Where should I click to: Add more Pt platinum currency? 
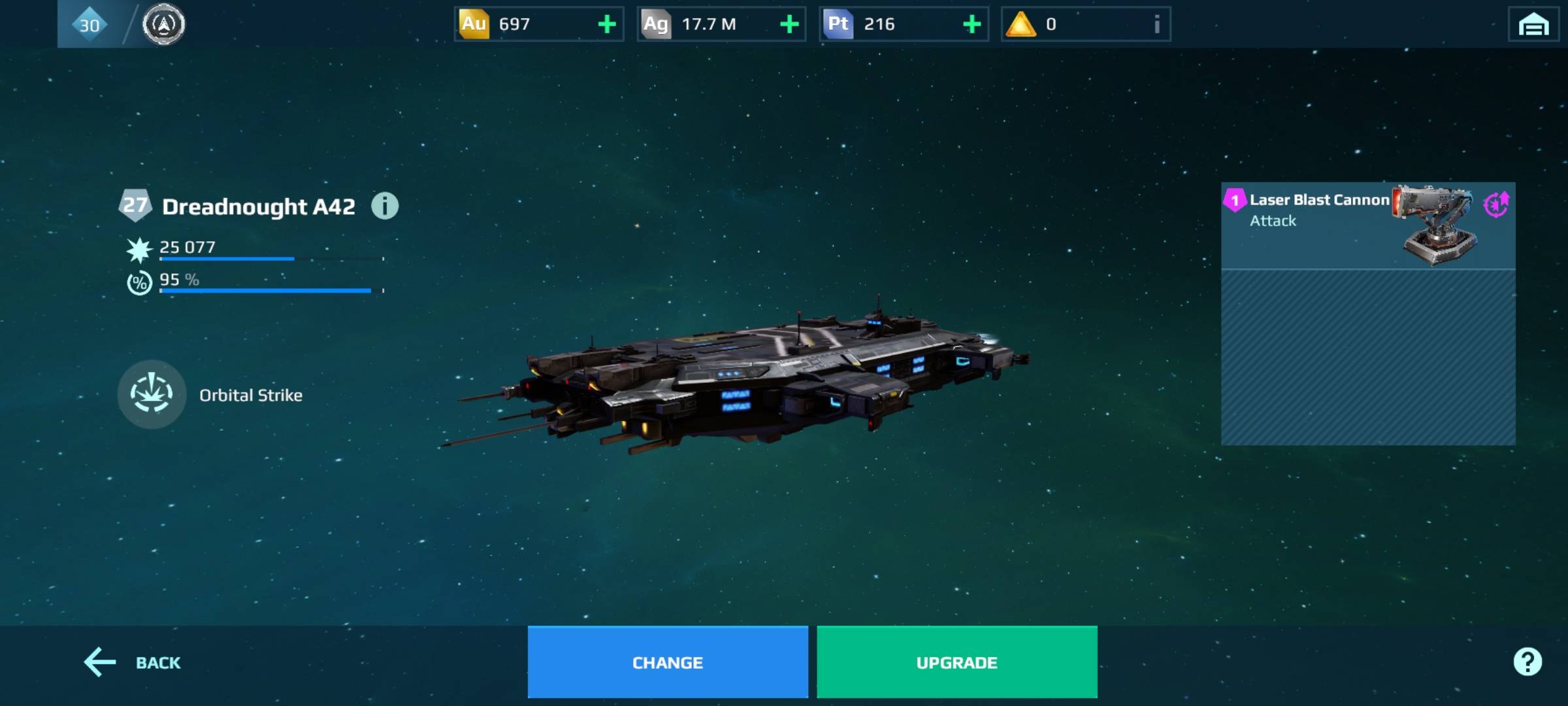tap(972, 24)
